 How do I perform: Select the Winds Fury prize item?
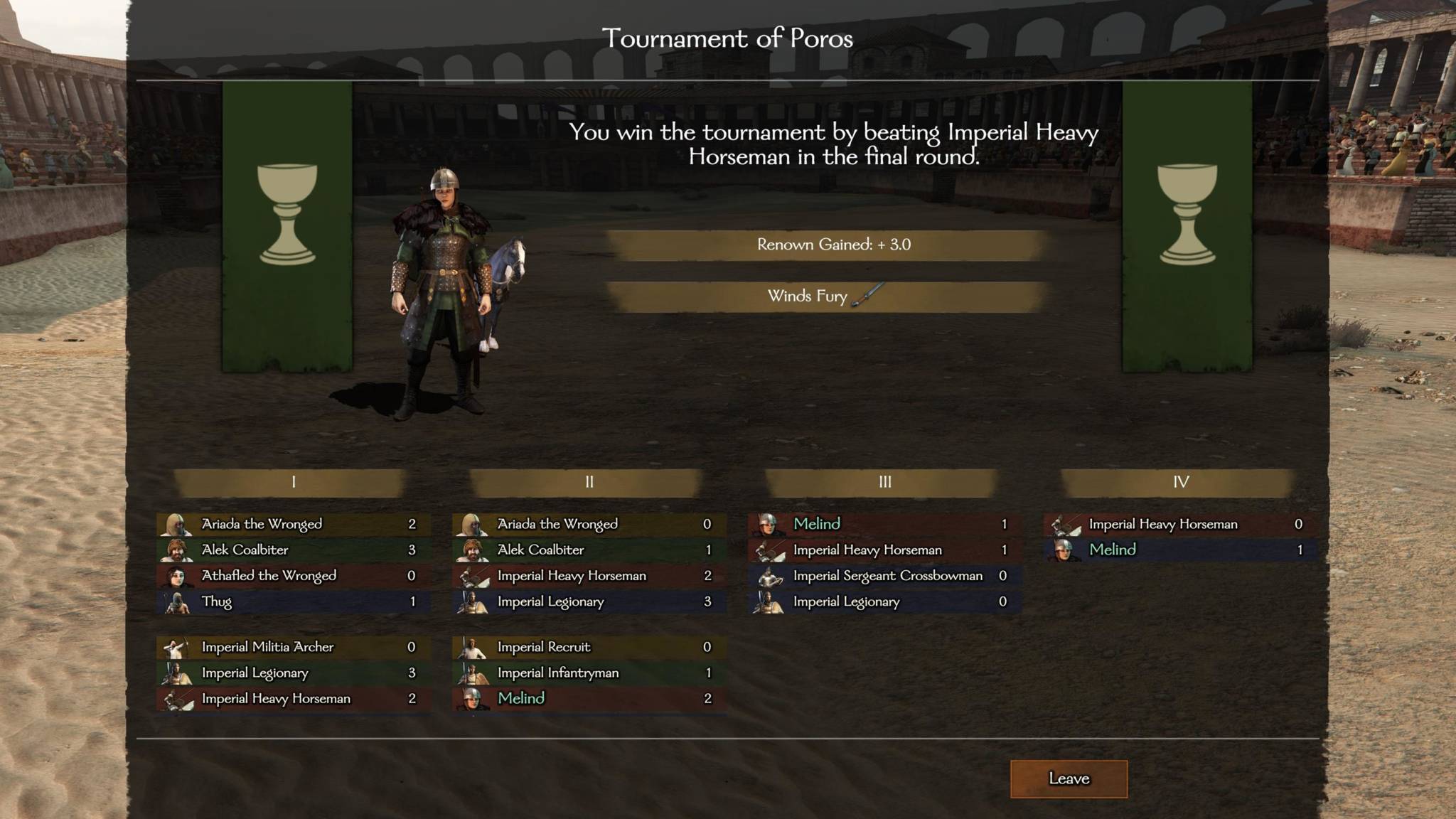(825, 296)
